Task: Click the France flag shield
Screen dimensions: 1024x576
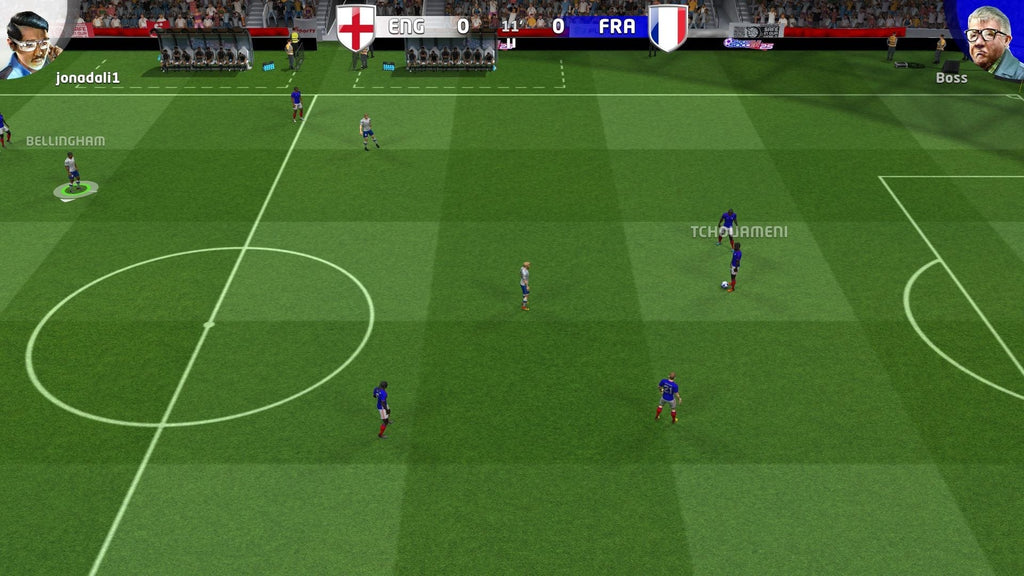Action: click(667, 27)
